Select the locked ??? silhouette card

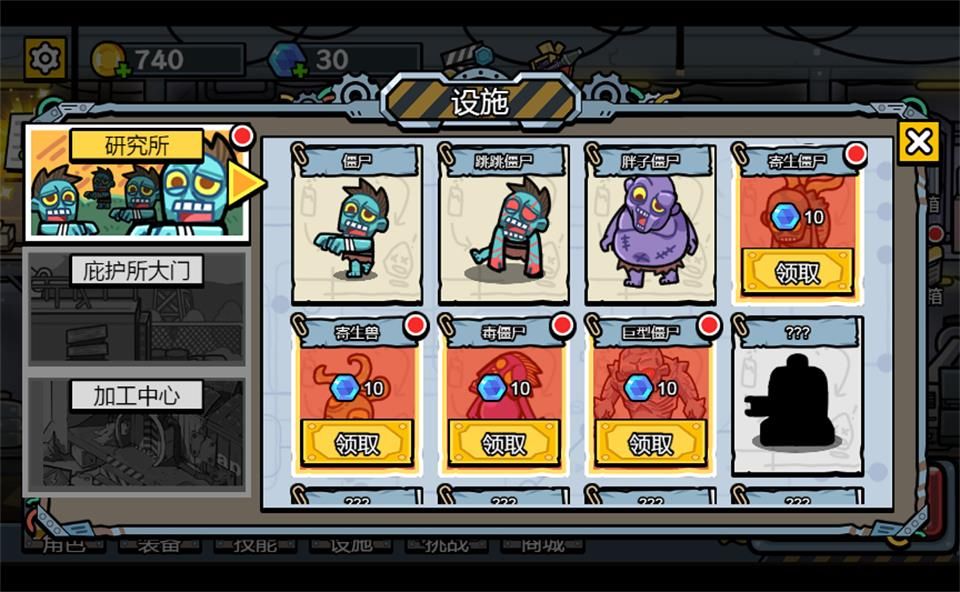pyautogui.click(x=797, y=395)
